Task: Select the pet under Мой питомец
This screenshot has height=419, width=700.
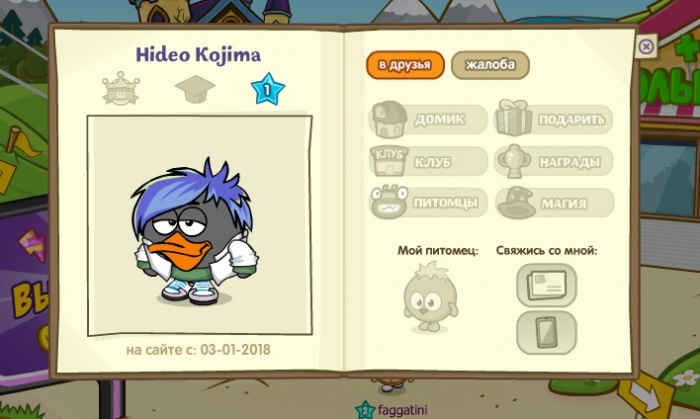Action: (430, 298)
